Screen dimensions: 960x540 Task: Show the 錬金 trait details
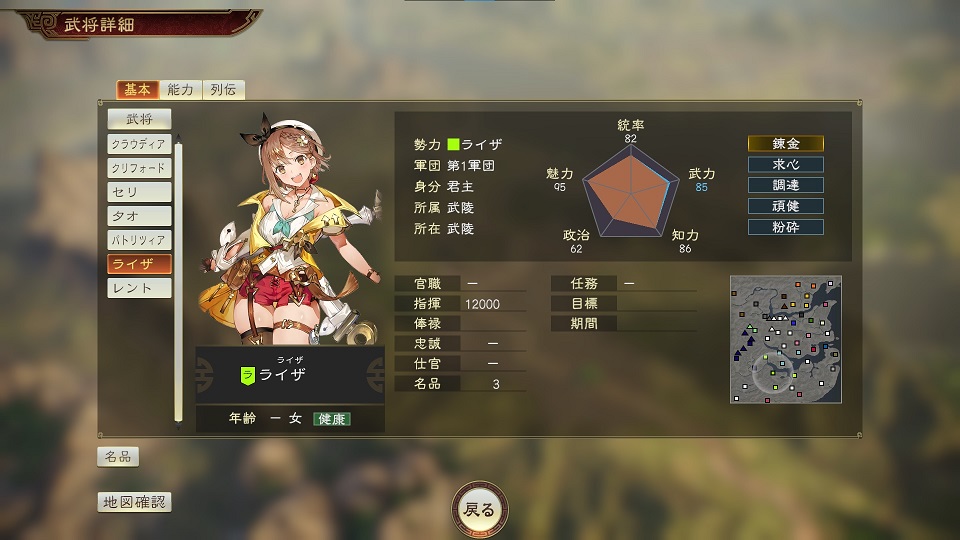pyautogui.click(x=786, y=144)
